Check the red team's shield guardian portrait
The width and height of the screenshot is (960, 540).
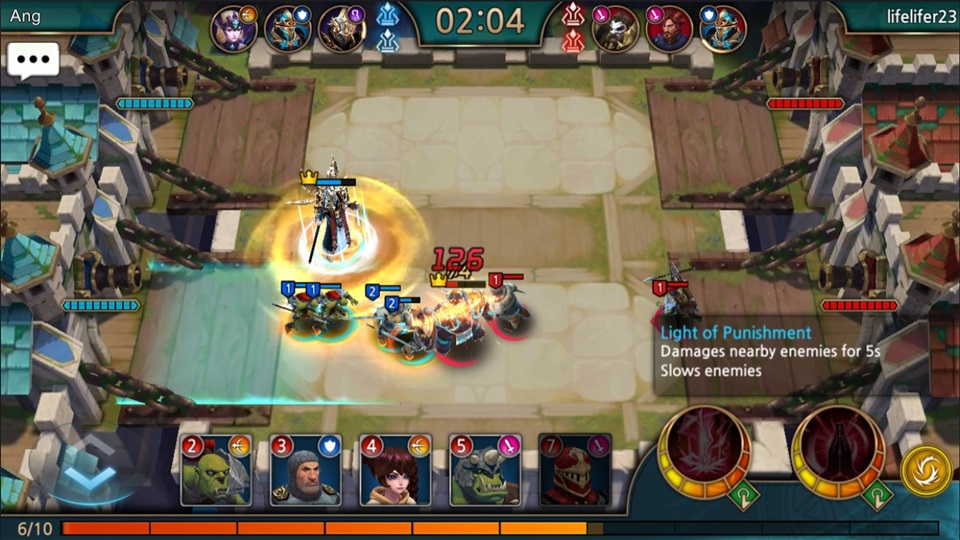(723, 29)
